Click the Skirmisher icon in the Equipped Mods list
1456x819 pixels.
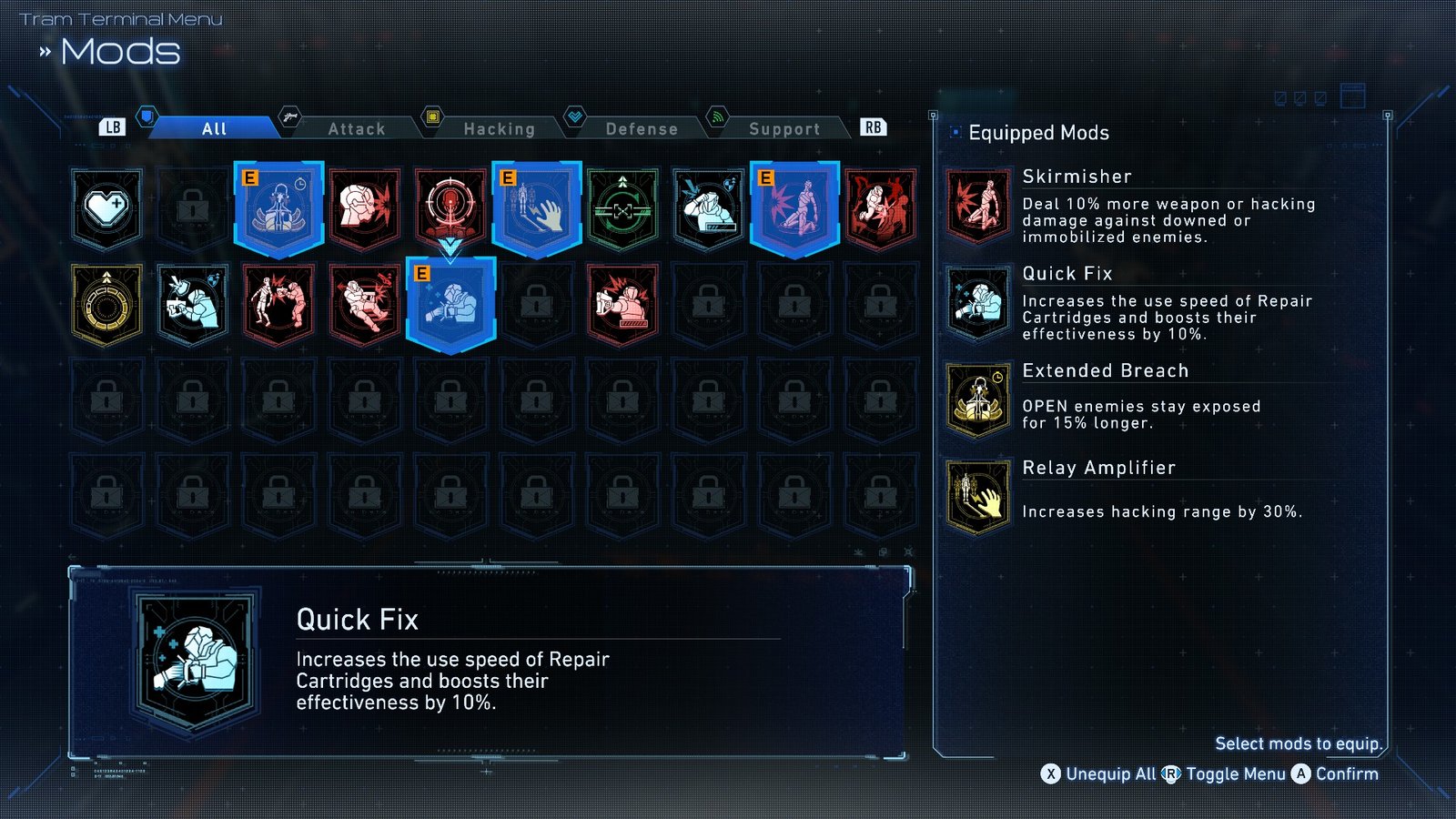[x=978, y=205]
